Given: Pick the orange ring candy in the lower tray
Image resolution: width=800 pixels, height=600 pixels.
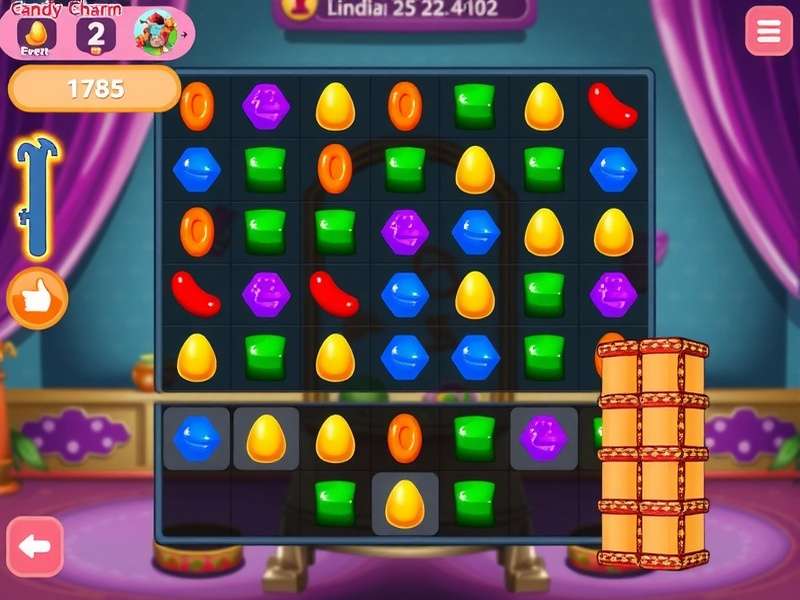Looking at the screenshot, I should 405,438.
